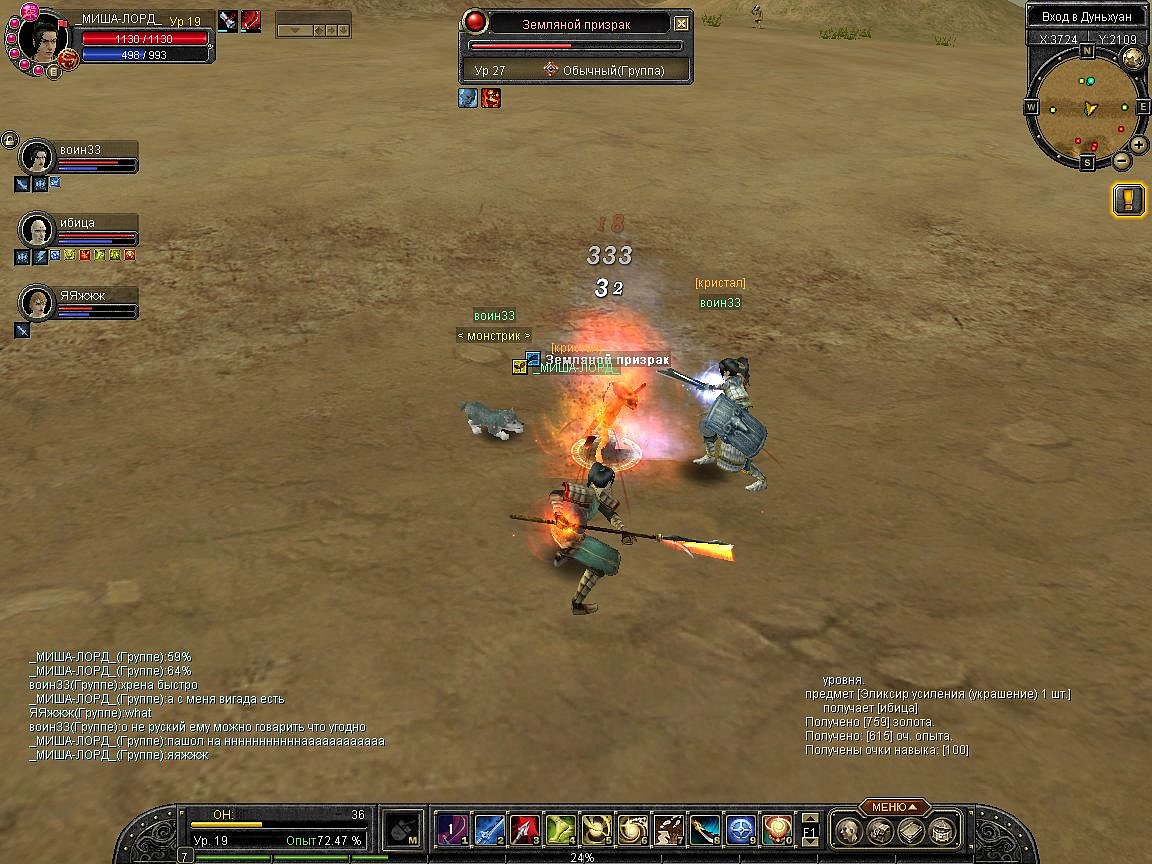Select party member ибица portrait
The image size is (1152, 864).
37,230
